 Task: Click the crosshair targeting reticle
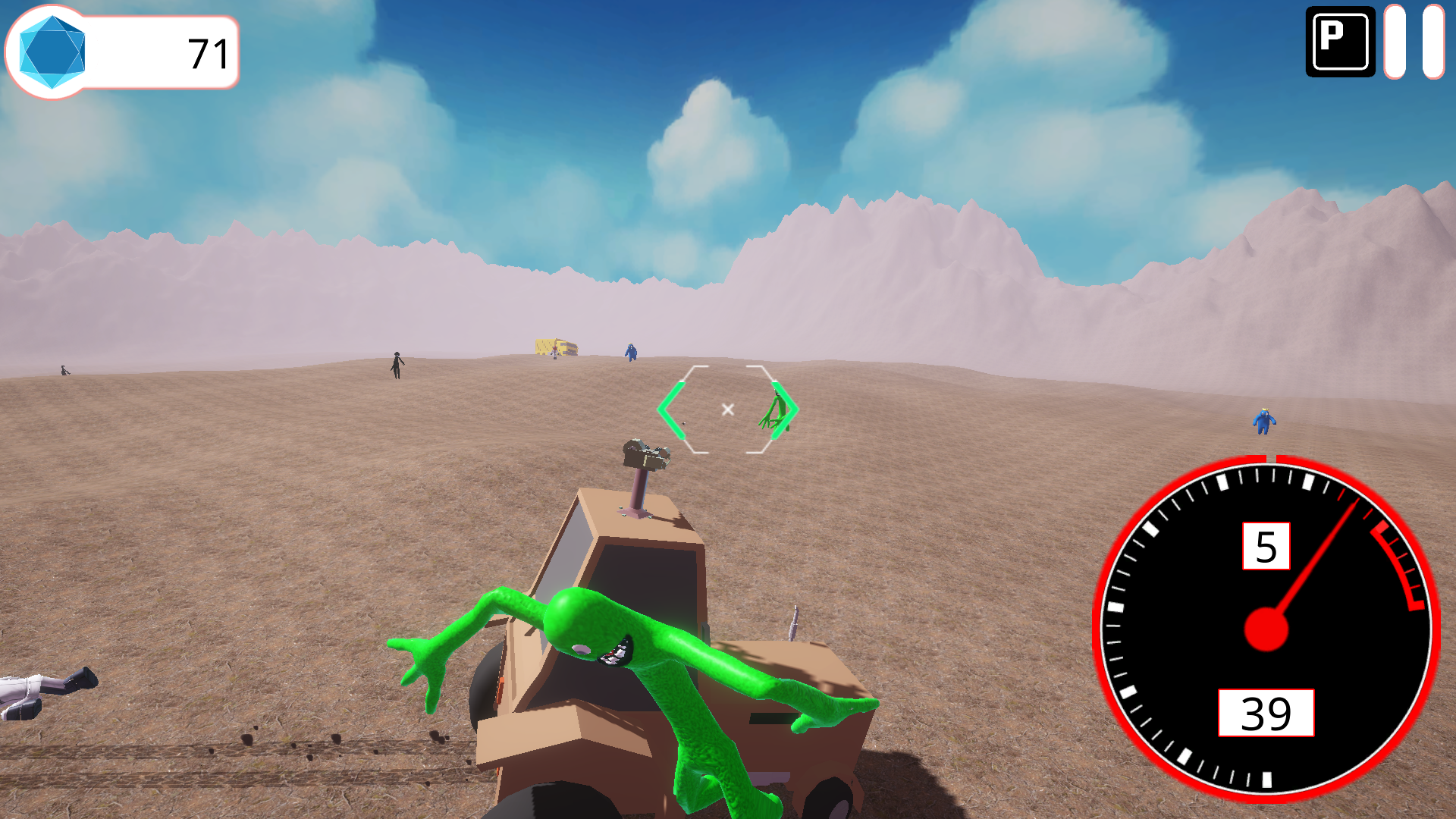727,408
